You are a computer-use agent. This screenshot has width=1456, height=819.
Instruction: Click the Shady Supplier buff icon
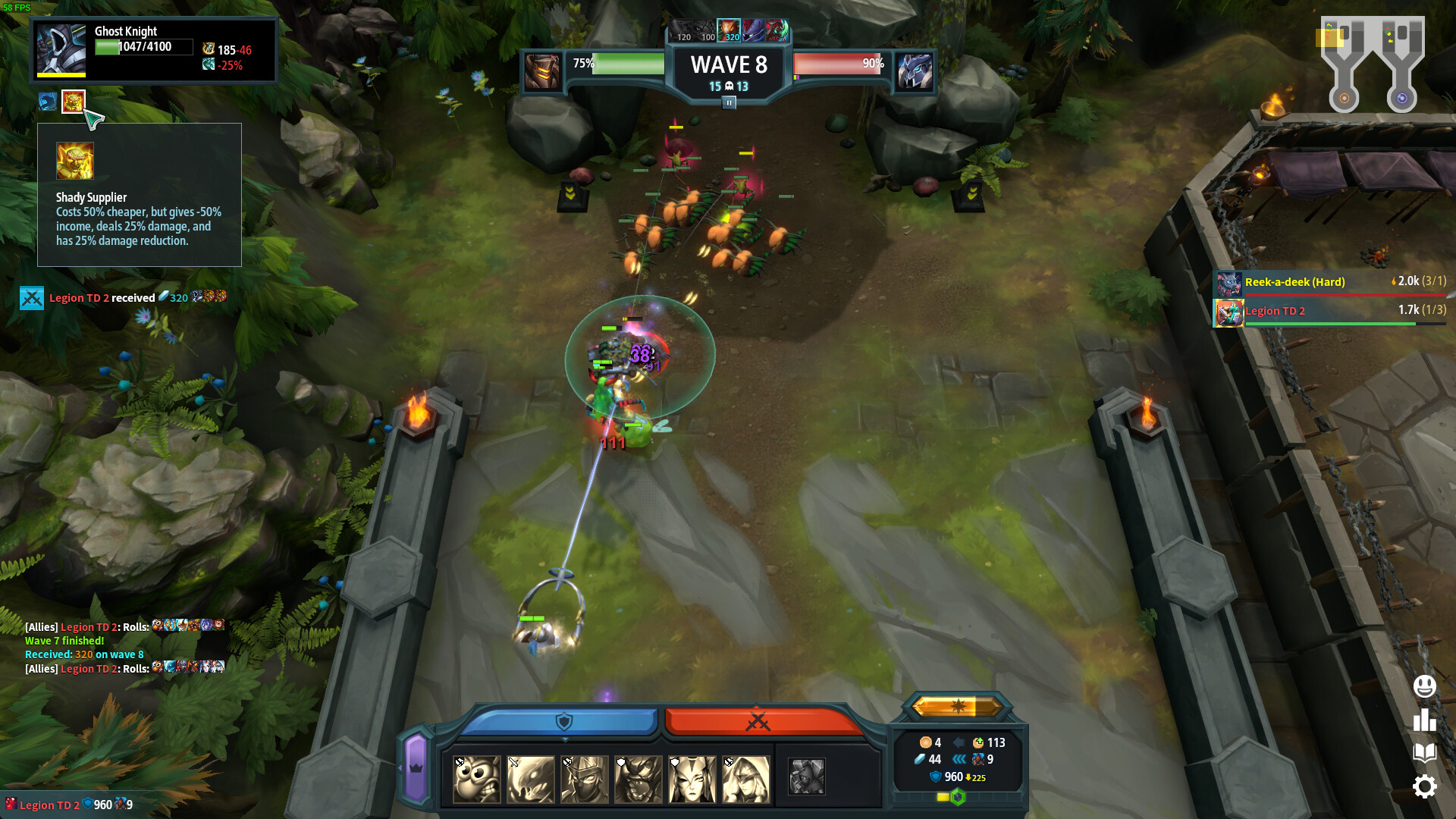(x=73, y=101)
